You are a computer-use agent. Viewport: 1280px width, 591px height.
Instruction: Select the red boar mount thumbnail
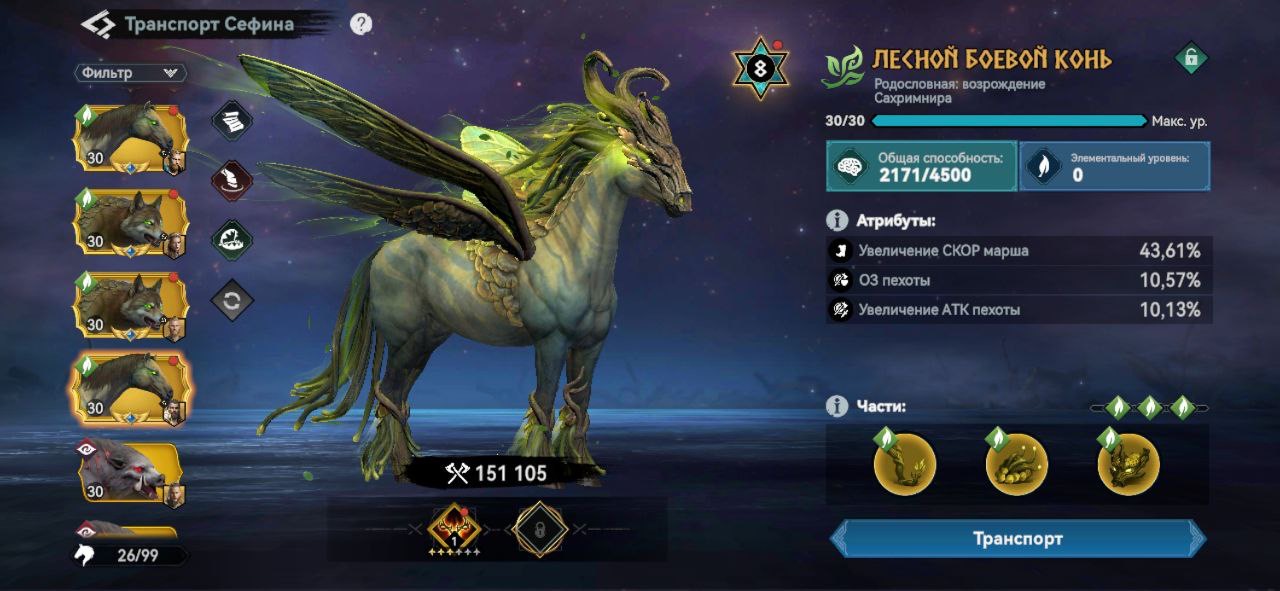[129, 471]
